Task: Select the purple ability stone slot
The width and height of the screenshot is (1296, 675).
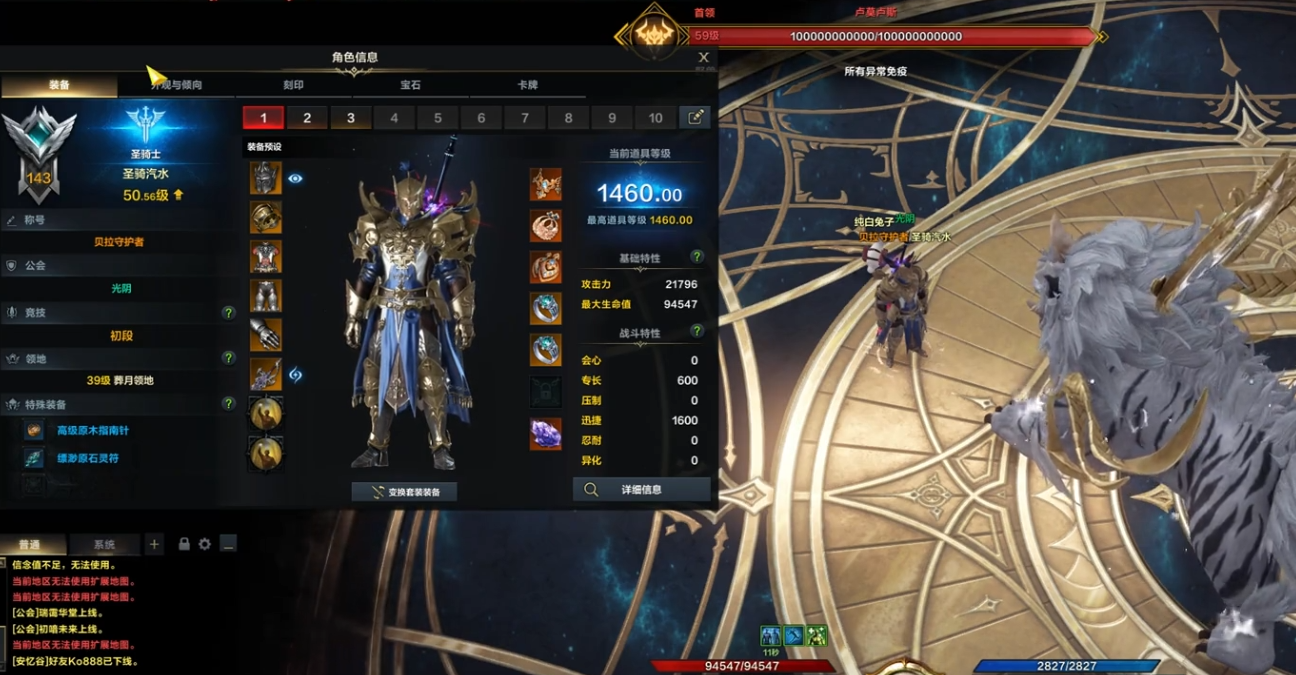Action: pos(545,433)
